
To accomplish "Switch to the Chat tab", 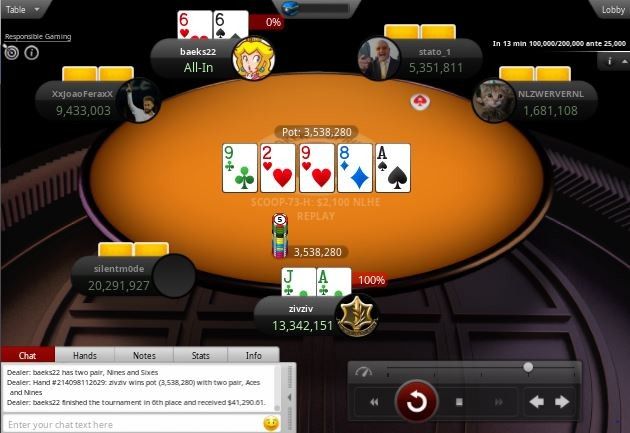I will [28, 355].
